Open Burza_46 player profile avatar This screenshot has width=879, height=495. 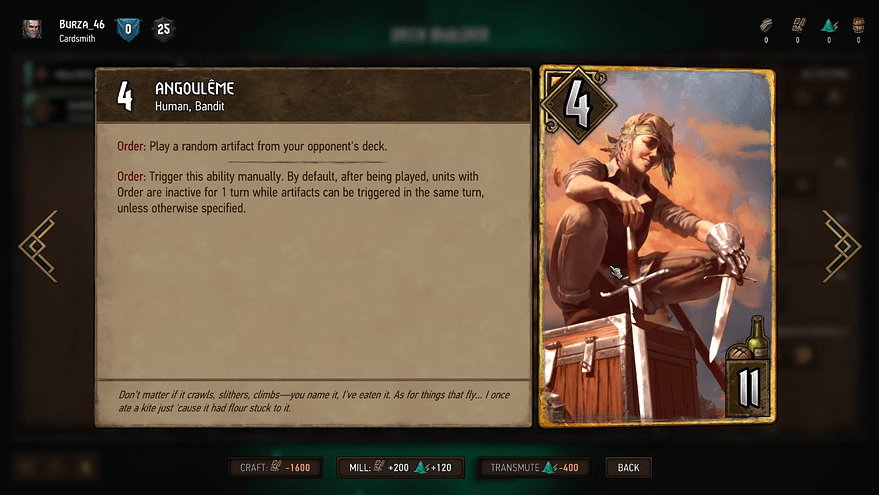pyautogui.click(x=33, y=29)
